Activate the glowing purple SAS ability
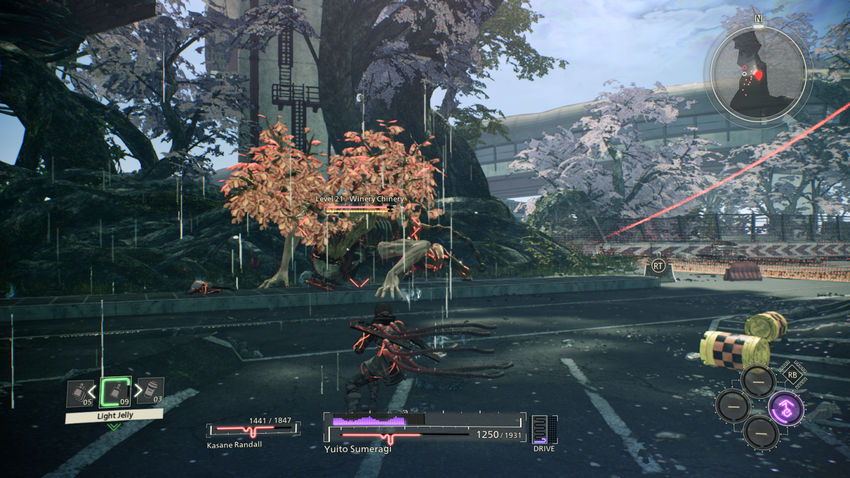This screenshot has height=478, width=850. click(x=785, y=407)
